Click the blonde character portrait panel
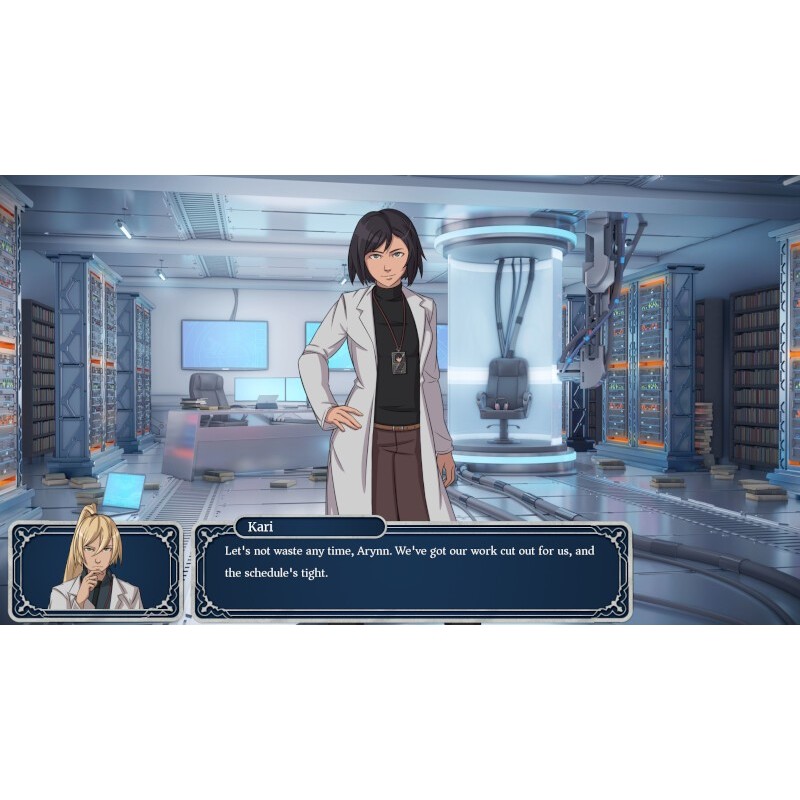The height and width of the screenshot is (800, 800). [x=95, y=571]
